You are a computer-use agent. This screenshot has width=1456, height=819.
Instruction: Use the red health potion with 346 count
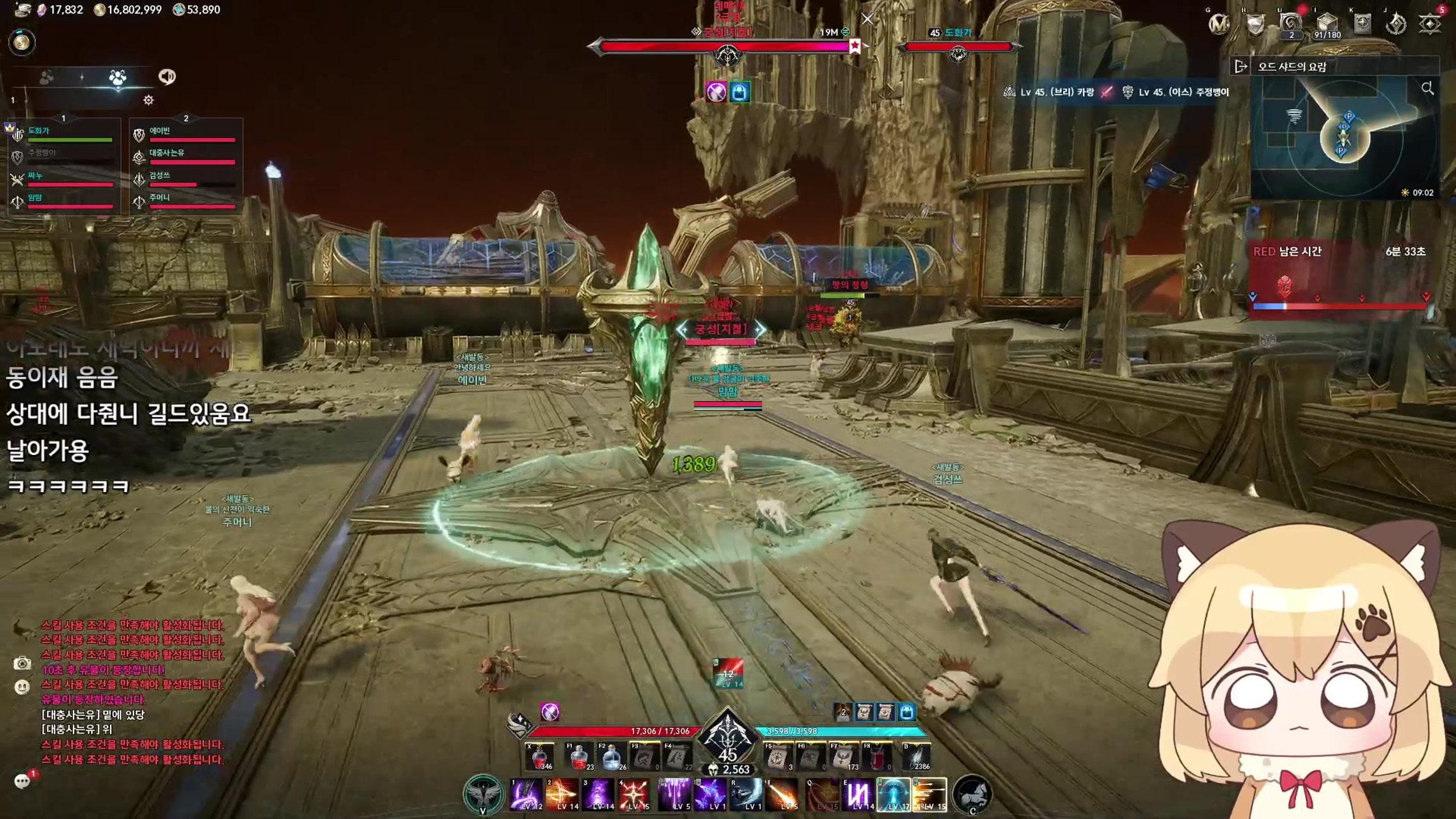pos(539,757)
